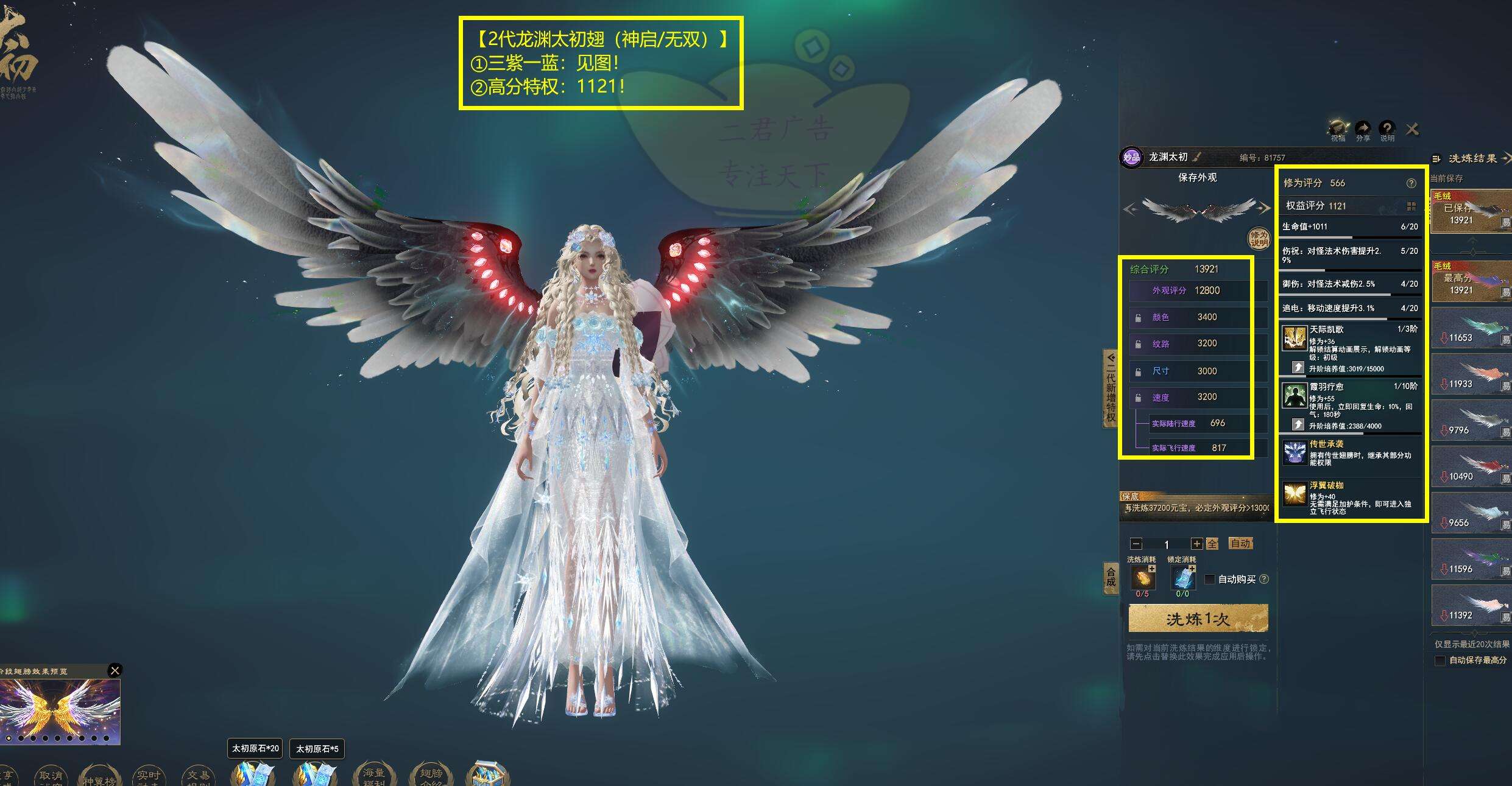Viewport: 1512px width, 786px height.
Task: Select the 已保存 13921 result thumbnail
Action: pos(1471,212)
